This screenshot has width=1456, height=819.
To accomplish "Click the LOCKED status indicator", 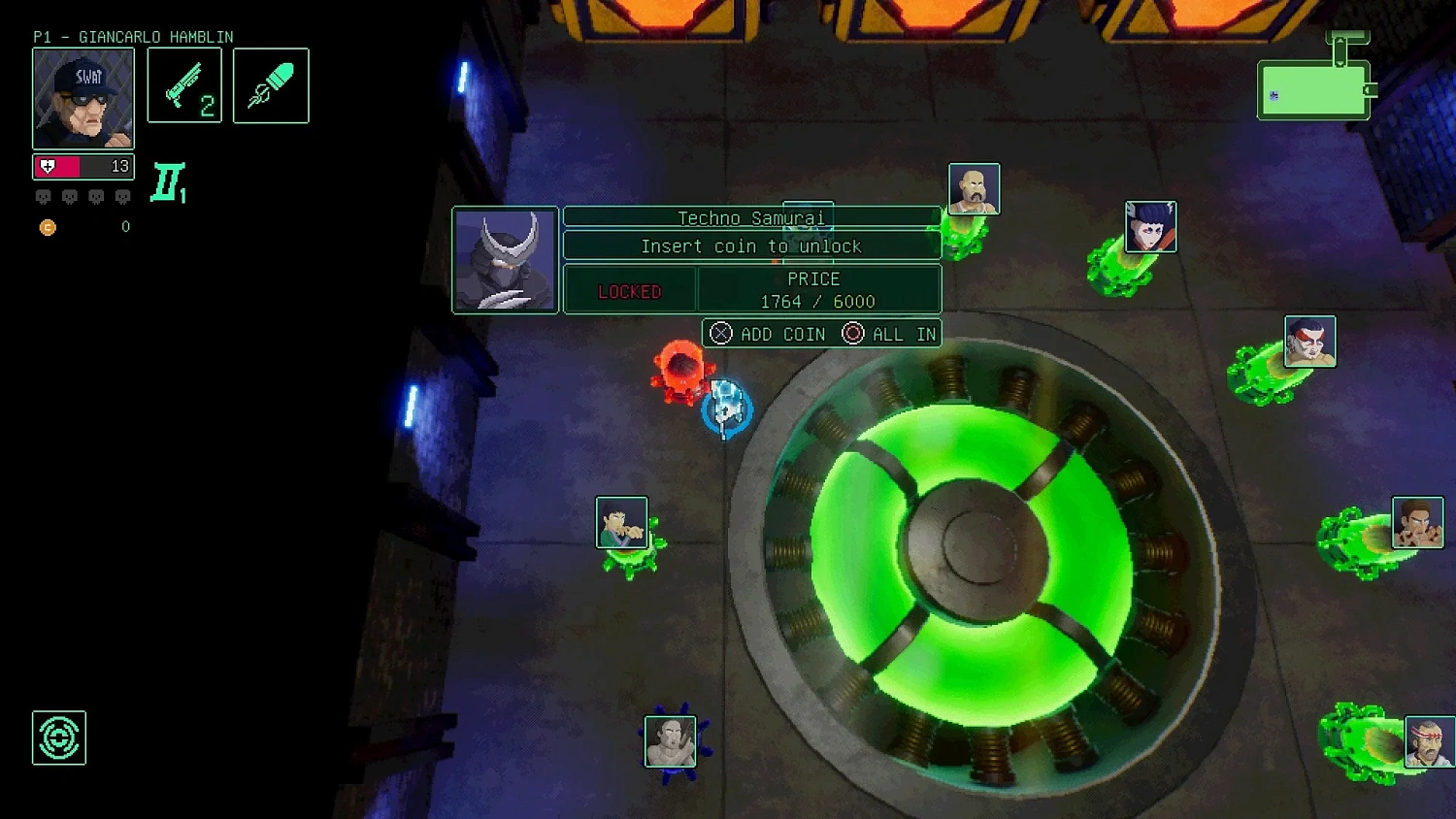I will [x=629, y=290].
